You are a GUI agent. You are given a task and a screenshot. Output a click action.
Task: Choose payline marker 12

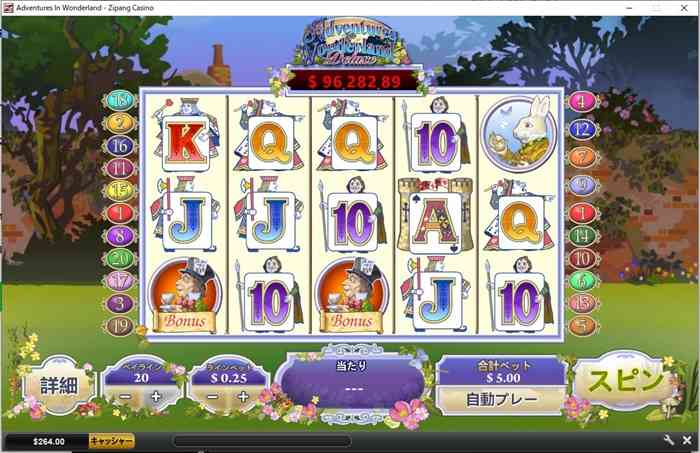(581, 129)
